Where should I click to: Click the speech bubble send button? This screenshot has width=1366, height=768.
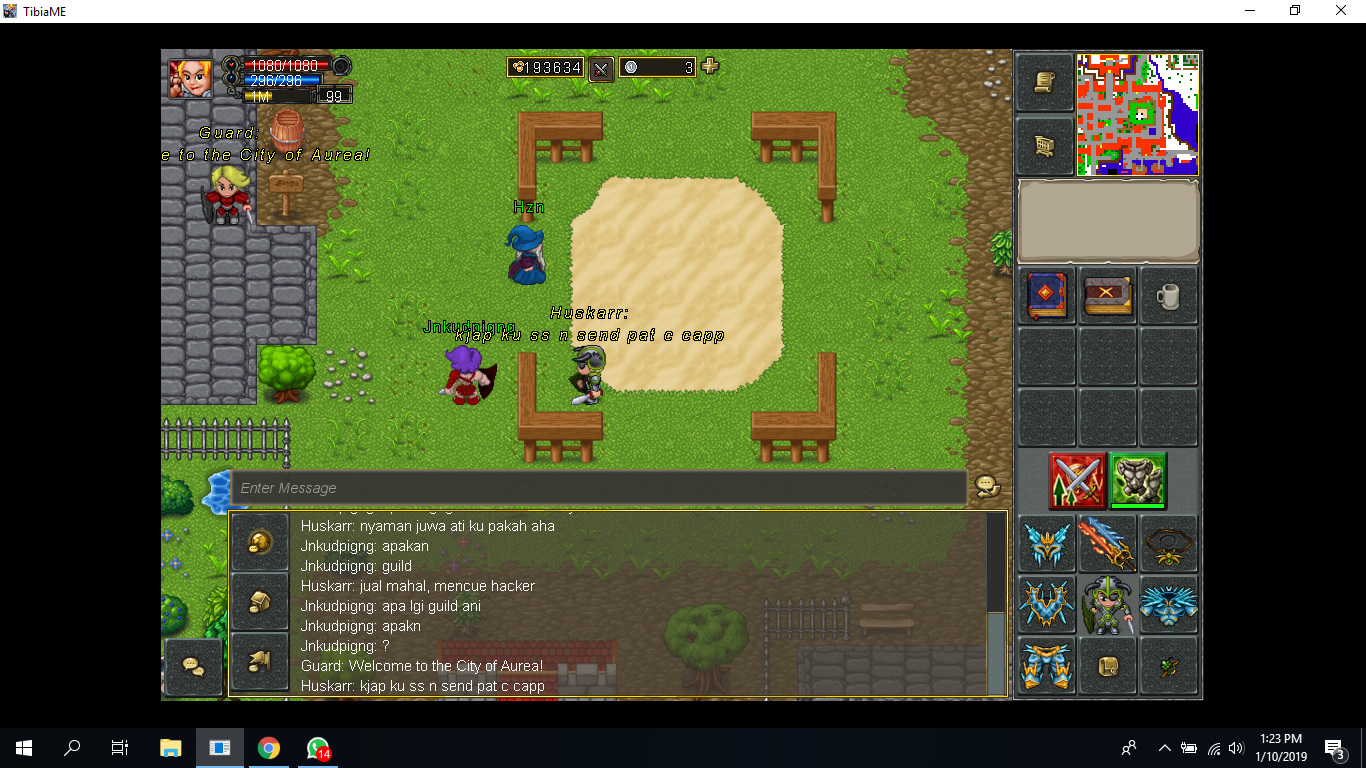click(x=987, y=487)
